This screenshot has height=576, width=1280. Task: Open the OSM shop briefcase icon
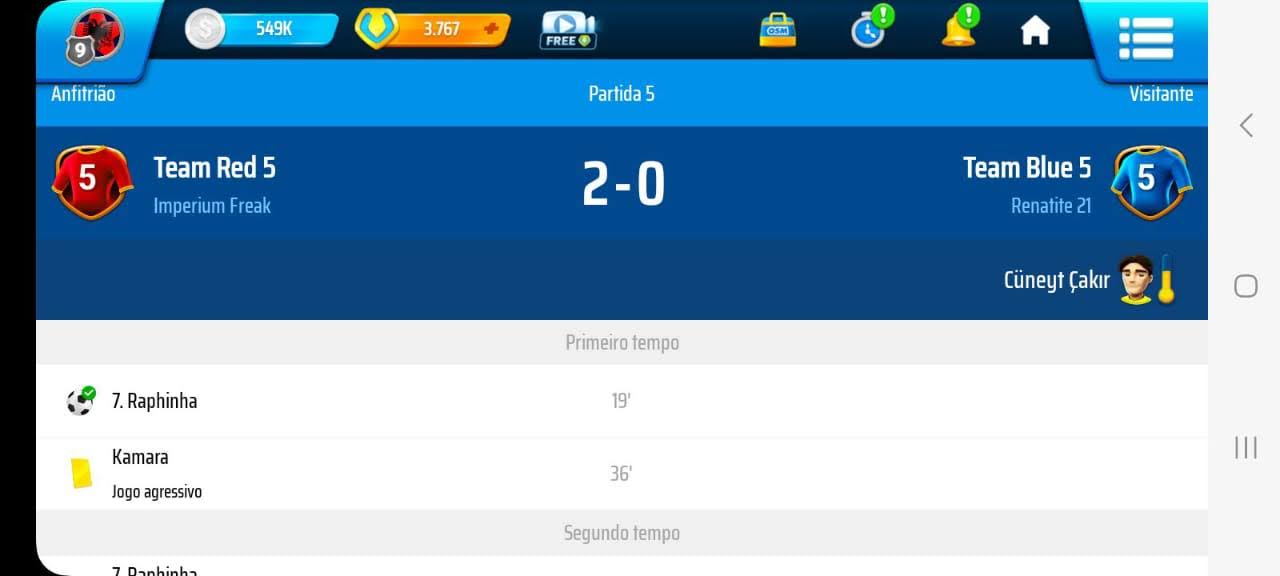pos(776,30)
